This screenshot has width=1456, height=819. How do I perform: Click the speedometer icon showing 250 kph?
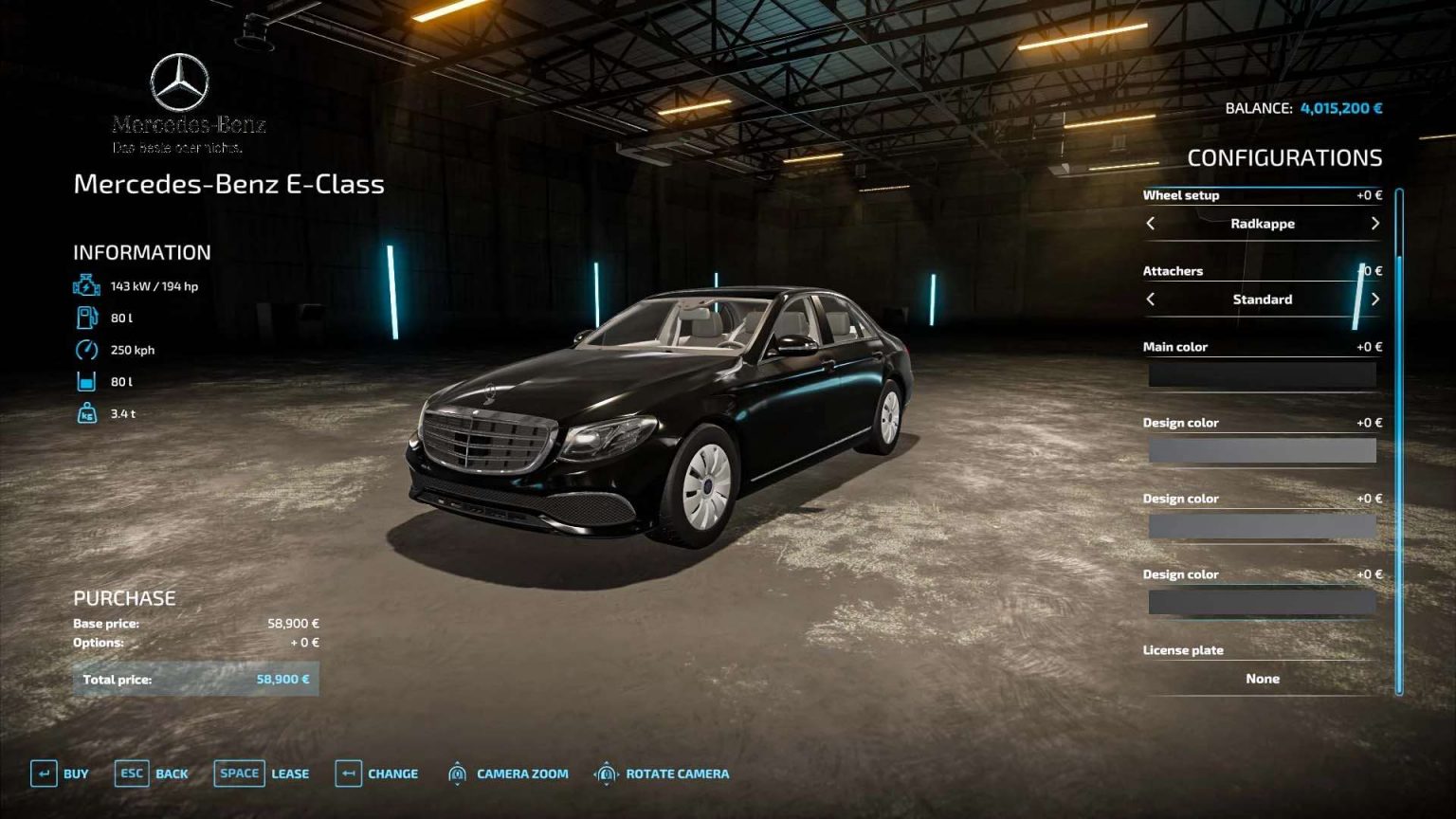tap(85, 349)
